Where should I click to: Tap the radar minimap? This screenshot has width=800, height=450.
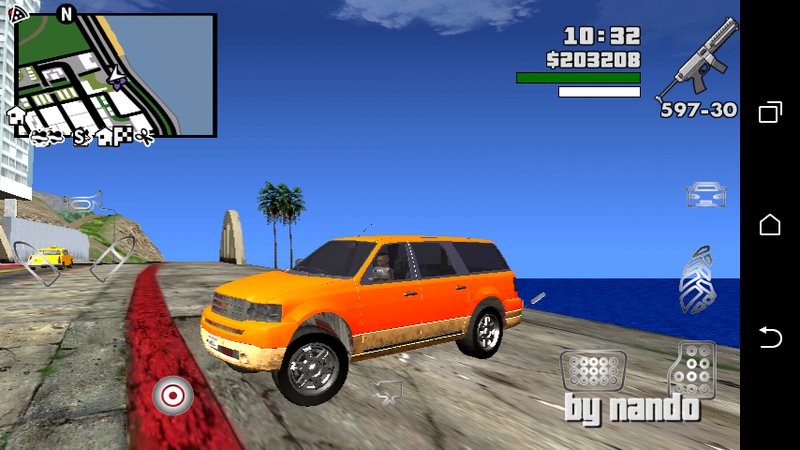click(x=115, y=75)
